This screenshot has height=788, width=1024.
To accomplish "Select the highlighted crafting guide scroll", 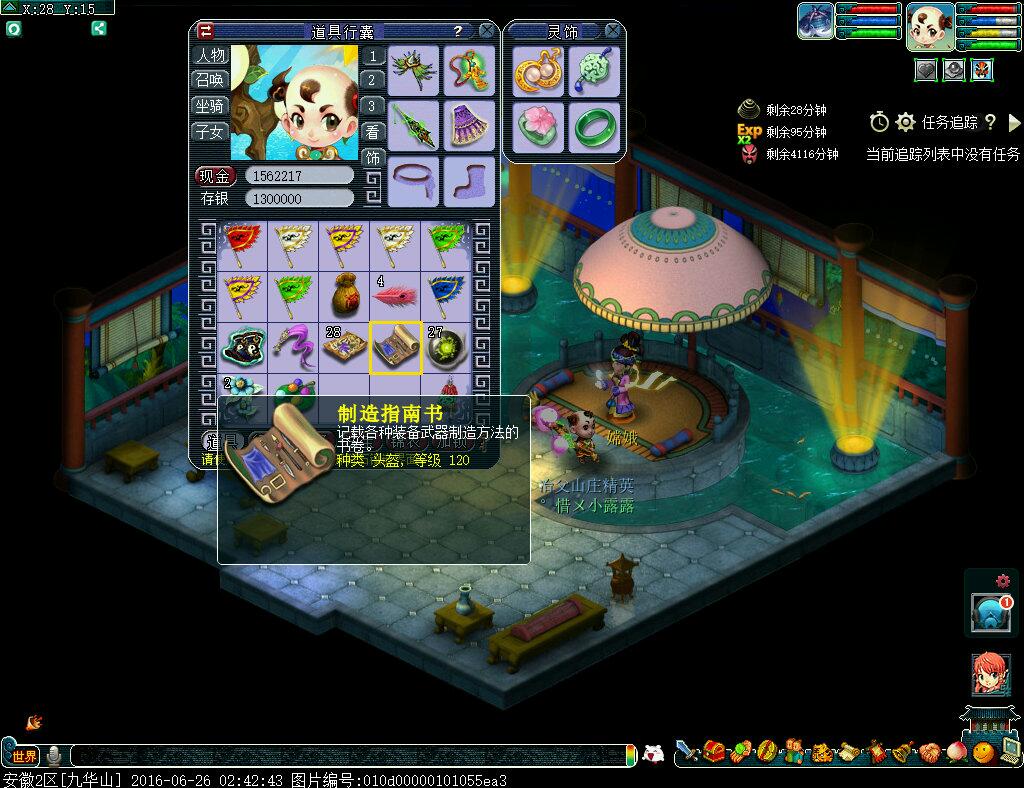I will tap(395, 347).
